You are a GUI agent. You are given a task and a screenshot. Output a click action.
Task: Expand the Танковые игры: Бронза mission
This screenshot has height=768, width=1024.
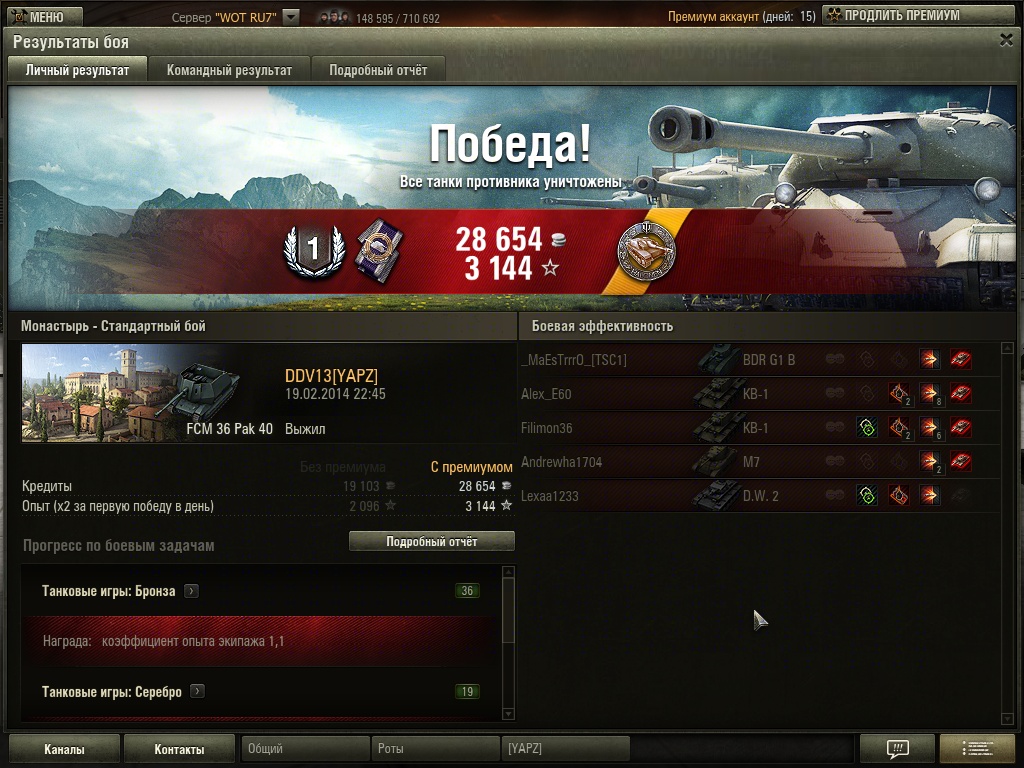(x=192, y=591)
